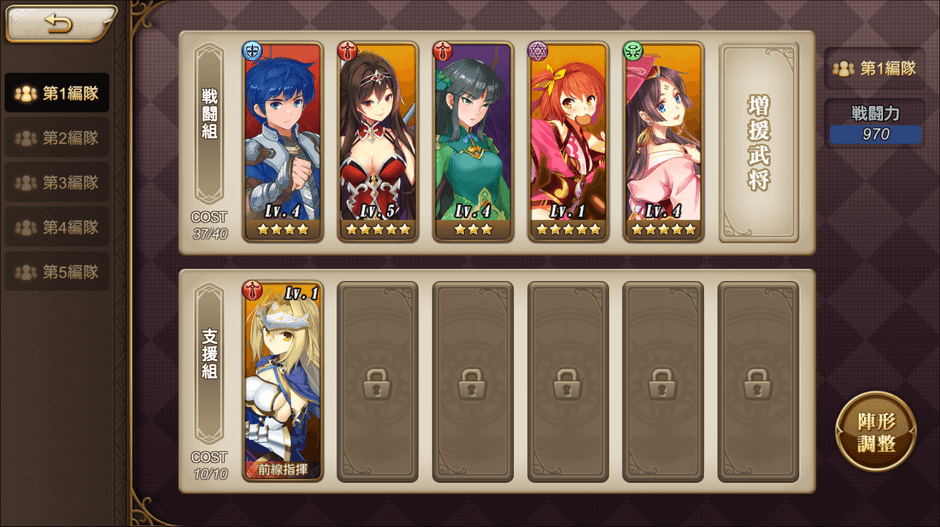The image size is (940, 527).
Task: Click the back arrow button
Action: (x=55, y=24)
